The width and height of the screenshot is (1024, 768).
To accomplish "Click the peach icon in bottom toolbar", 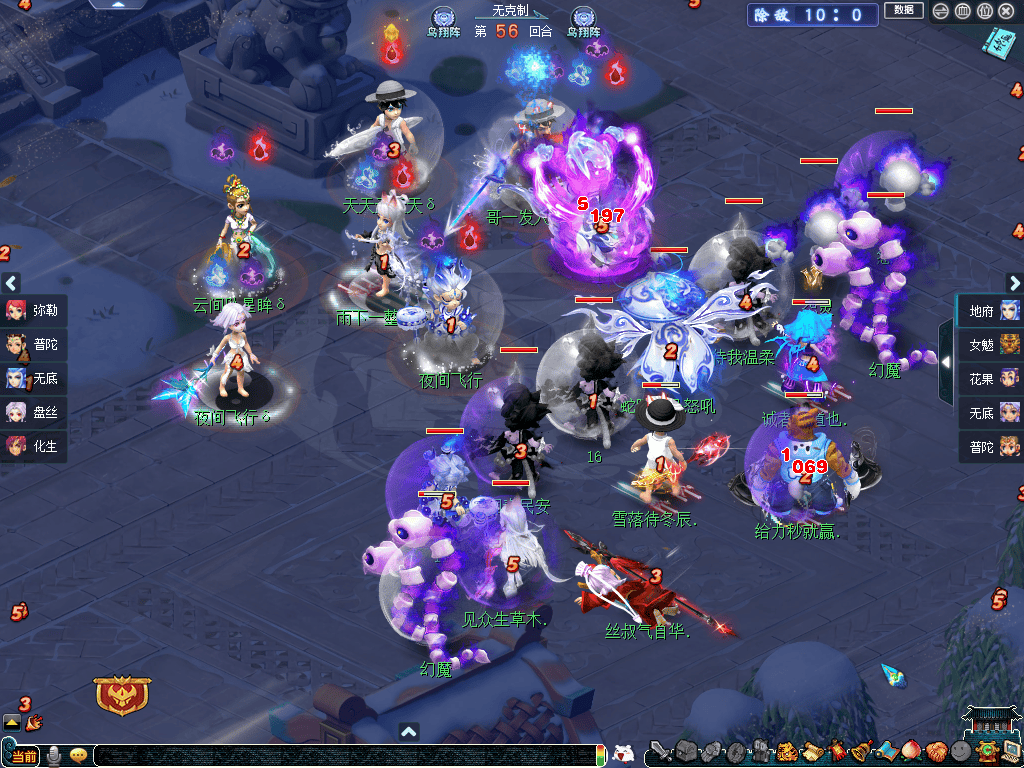I will coord(910,751).
